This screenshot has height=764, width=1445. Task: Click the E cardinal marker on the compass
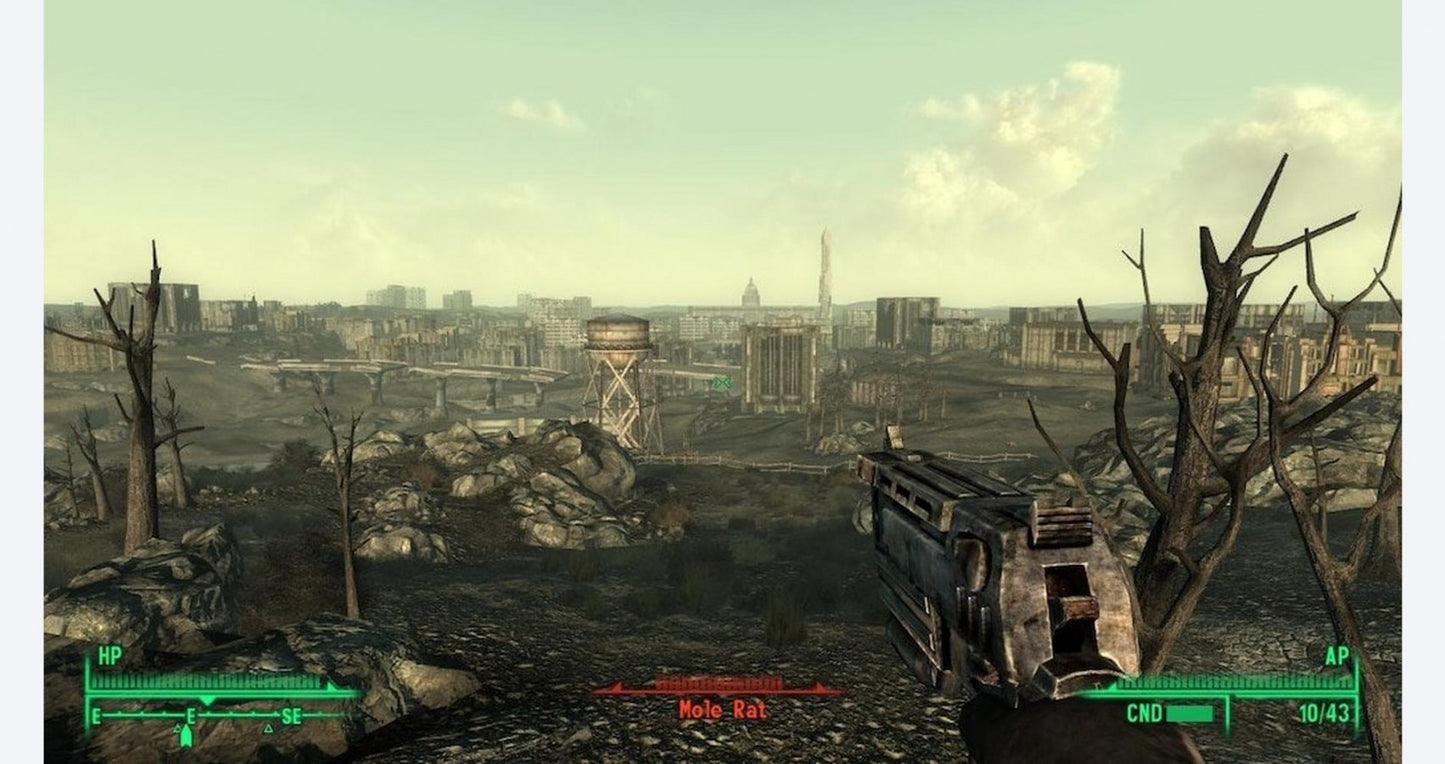click(x=96, y=716)
